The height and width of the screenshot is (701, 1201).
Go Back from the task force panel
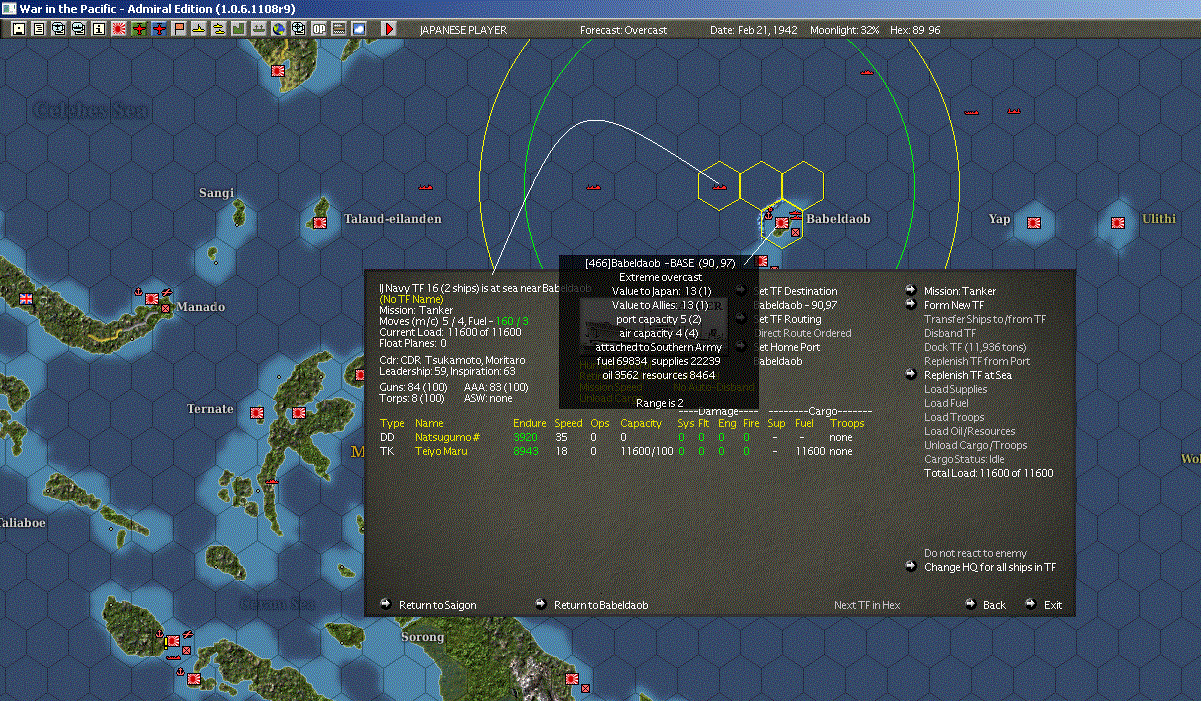coord(993,605)
